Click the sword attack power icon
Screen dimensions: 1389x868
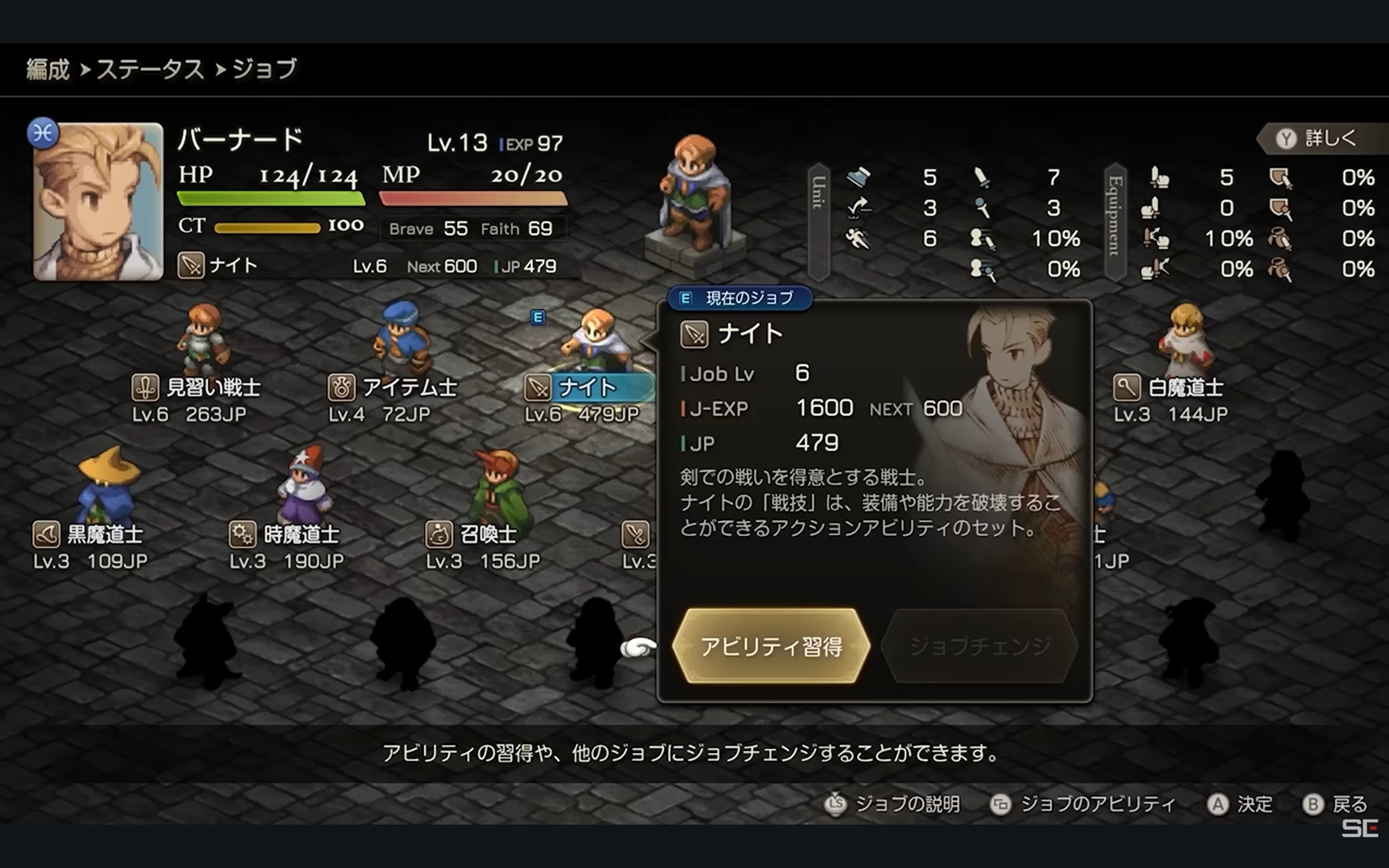tap(981, 177)
